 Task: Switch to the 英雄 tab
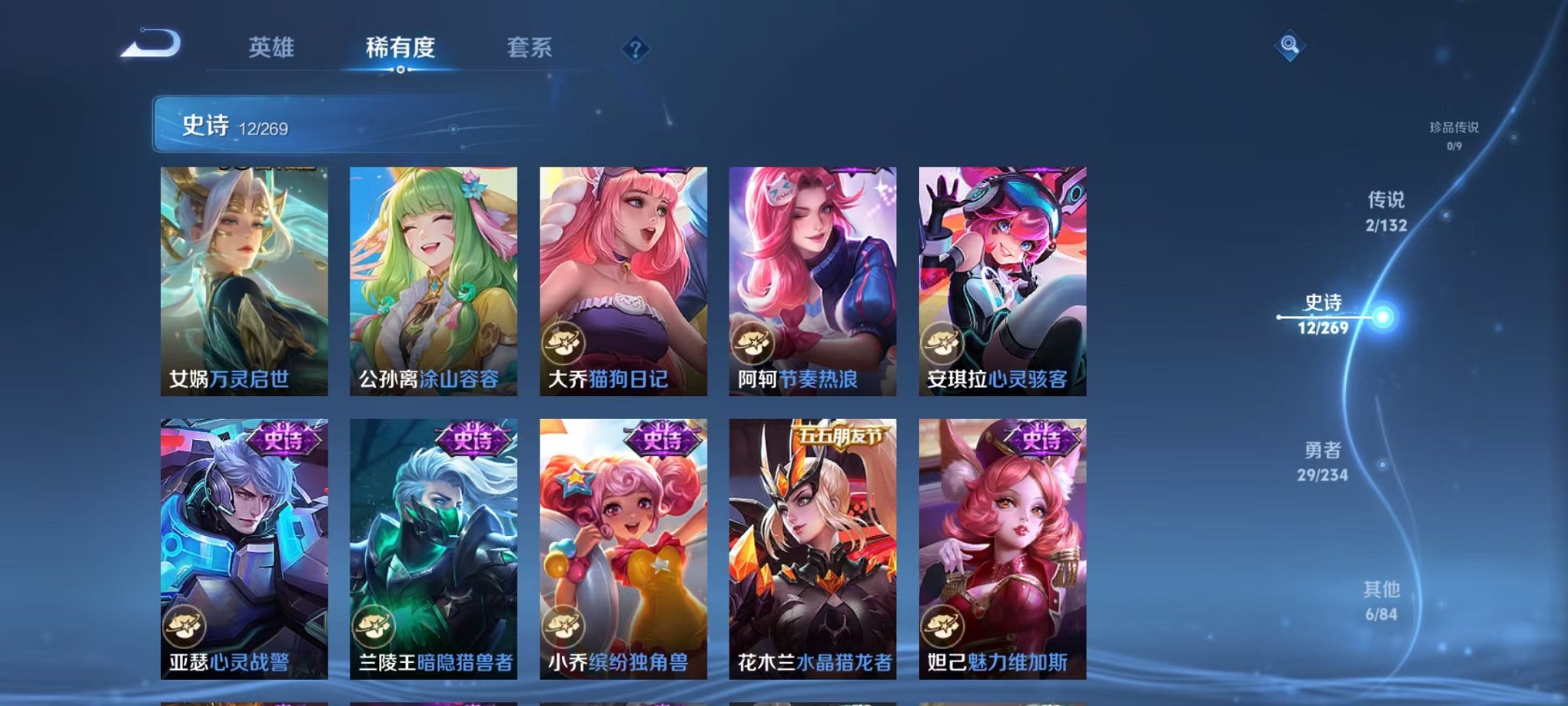click(x=273, y=46)
